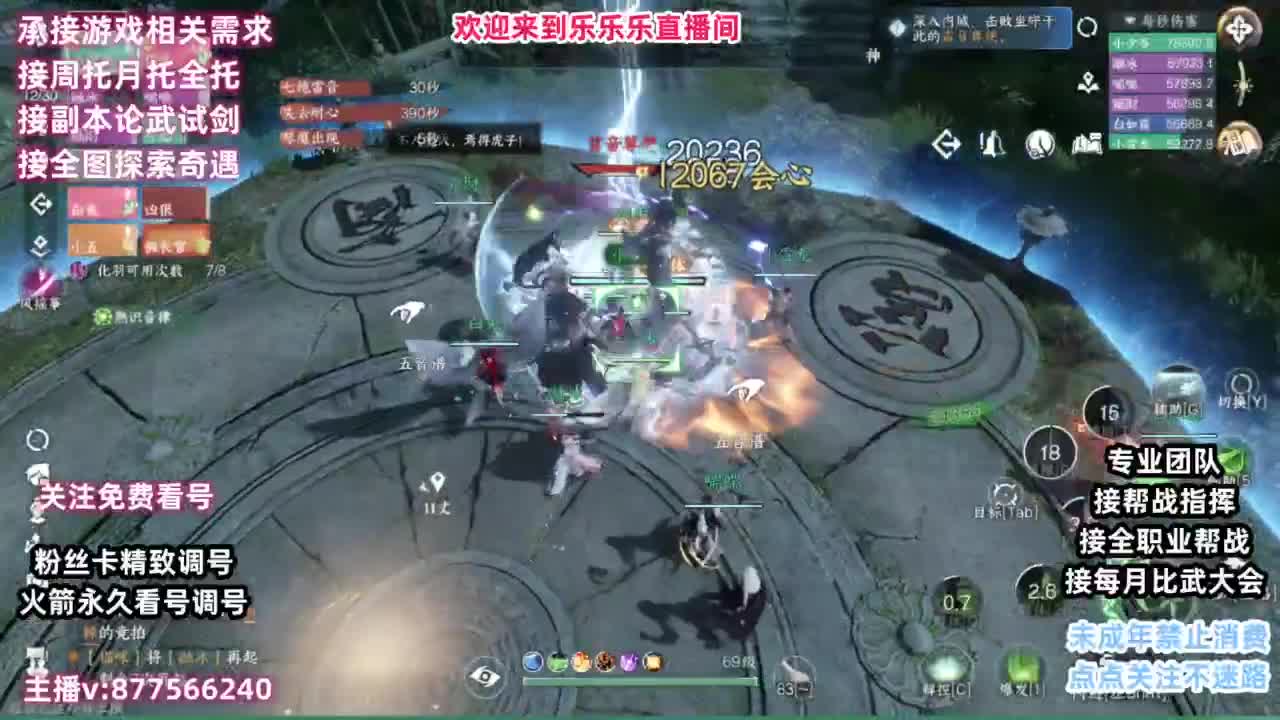Click the bell notification icon at top

(x=992, y=143)
